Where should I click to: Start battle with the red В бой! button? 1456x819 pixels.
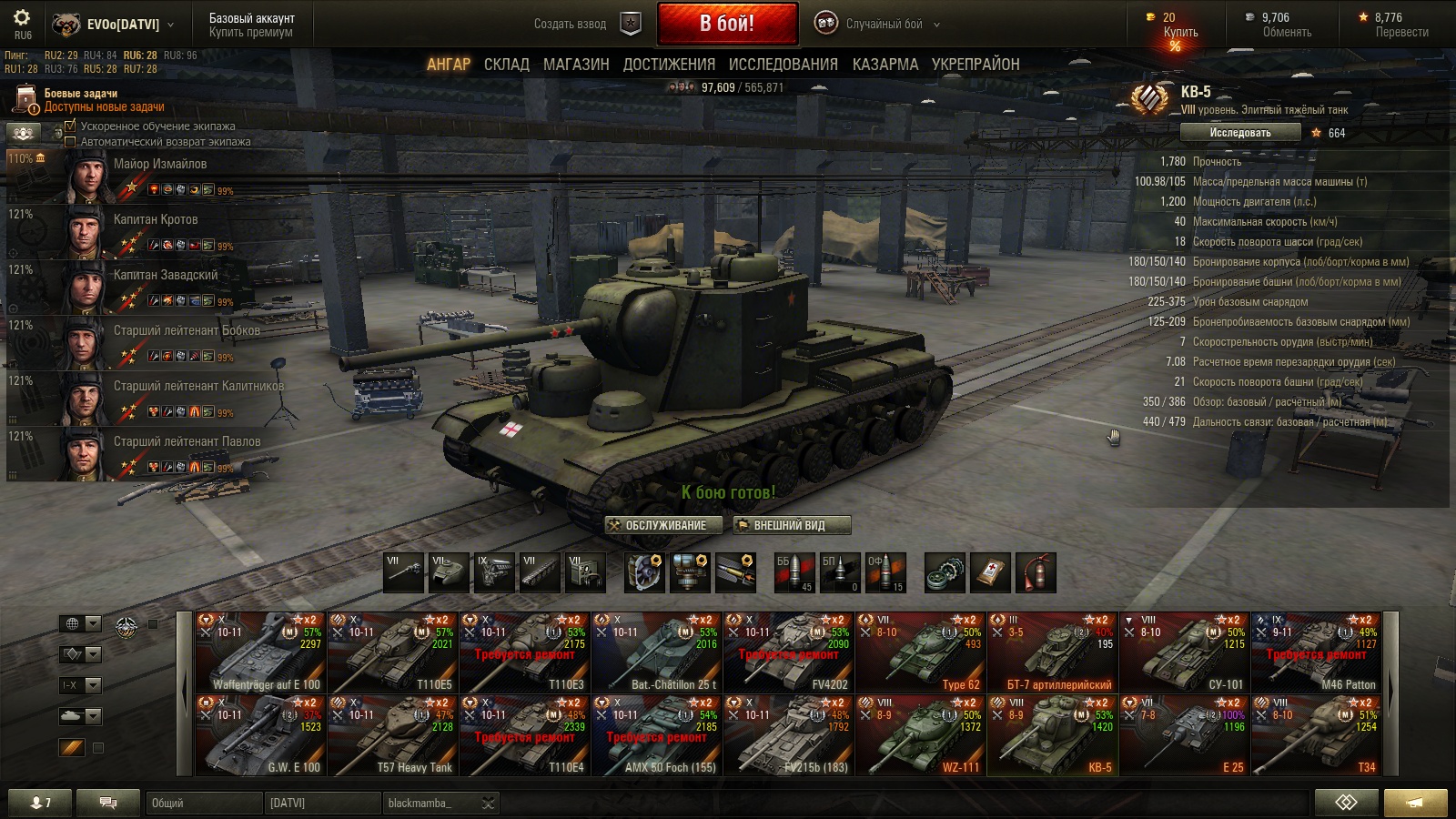pyautogui.click(x=727, y=24)
